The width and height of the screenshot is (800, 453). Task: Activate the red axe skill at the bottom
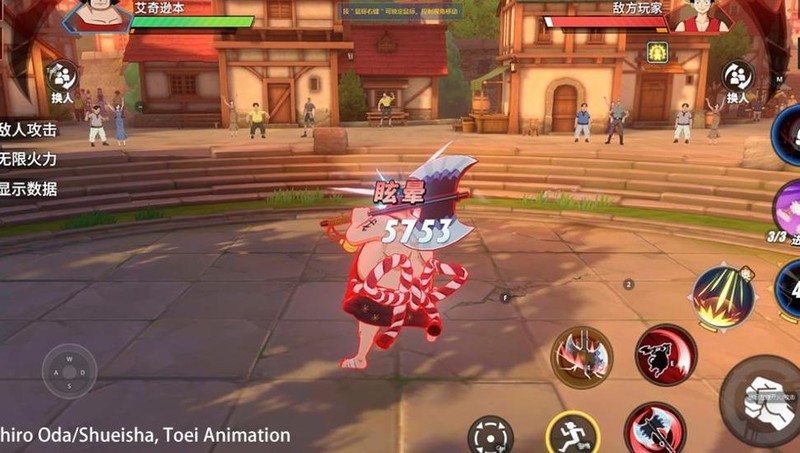pyautogui.click(x=655, y=430)
